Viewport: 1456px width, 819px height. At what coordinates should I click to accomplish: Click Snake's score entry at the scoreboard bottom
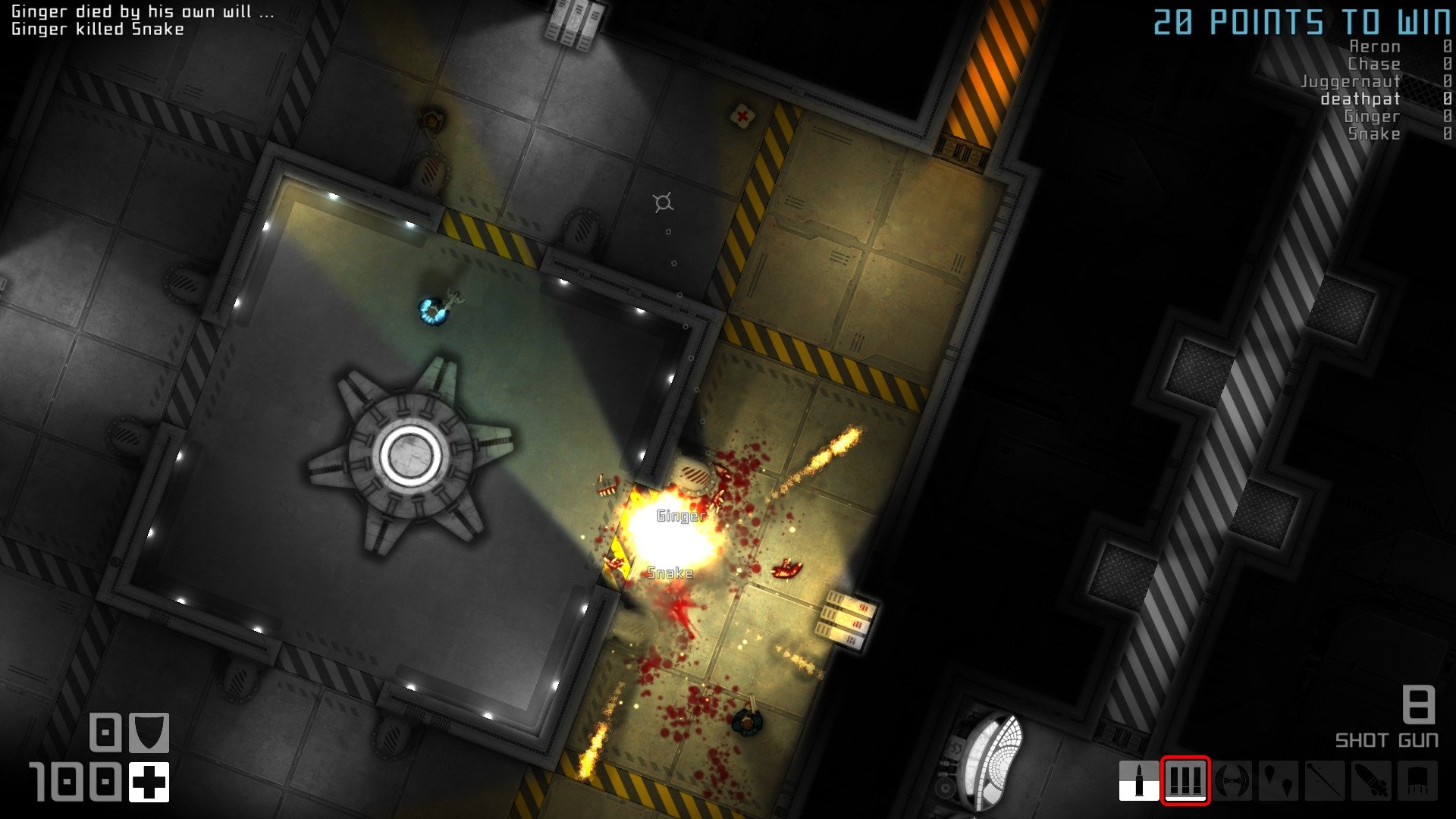coord(1375,133)
